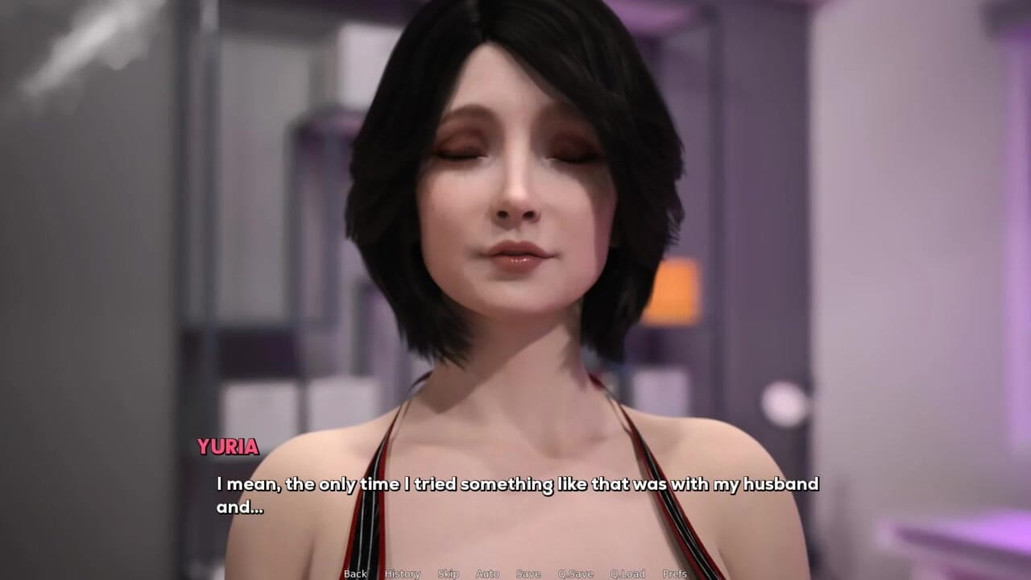Open the Save screen
1031x580 pixels.
pos(528,574)
